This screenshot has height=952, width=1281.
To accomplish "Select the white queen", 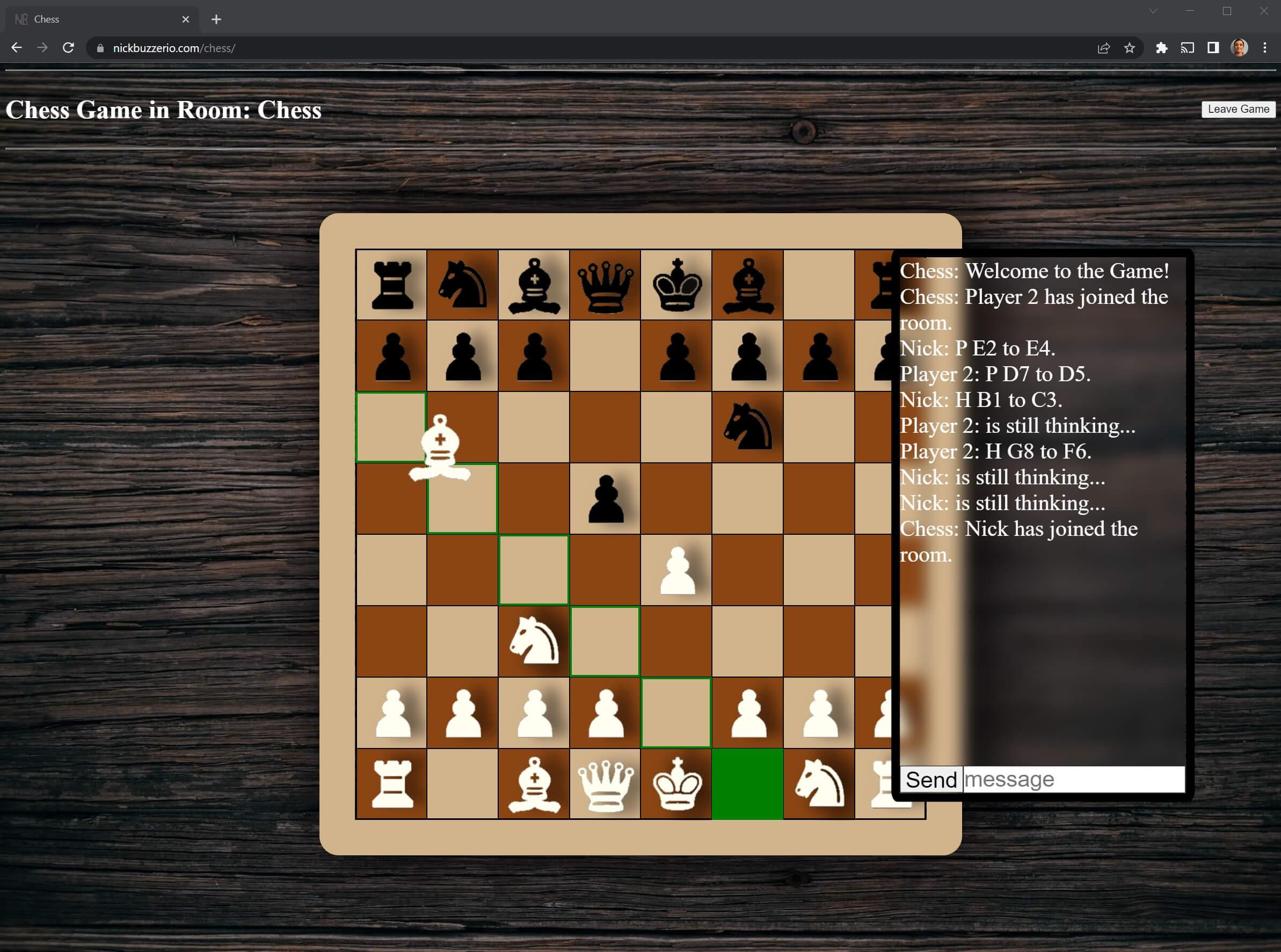I will 605,784.
